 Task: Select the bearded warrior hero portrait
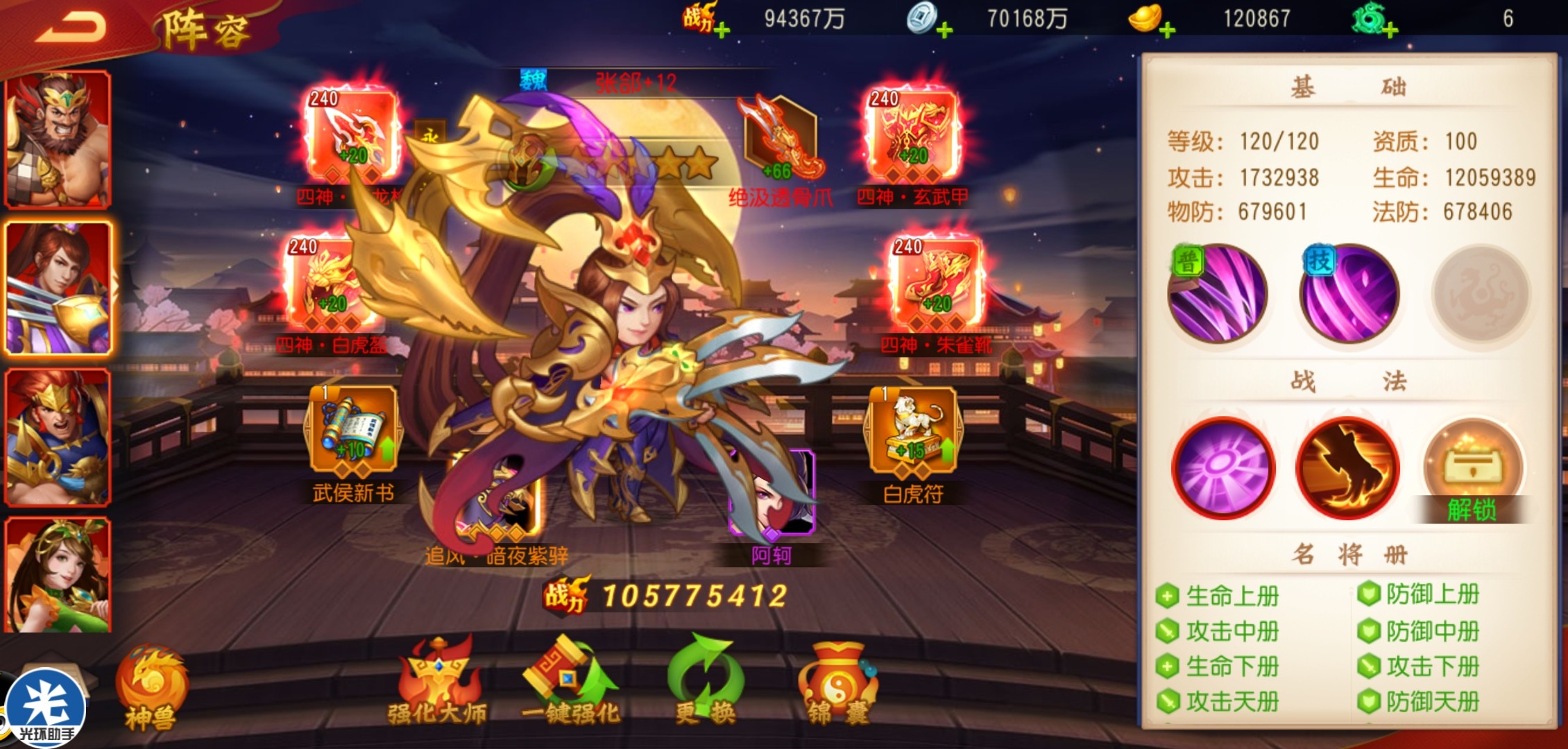tap(58, 139)
